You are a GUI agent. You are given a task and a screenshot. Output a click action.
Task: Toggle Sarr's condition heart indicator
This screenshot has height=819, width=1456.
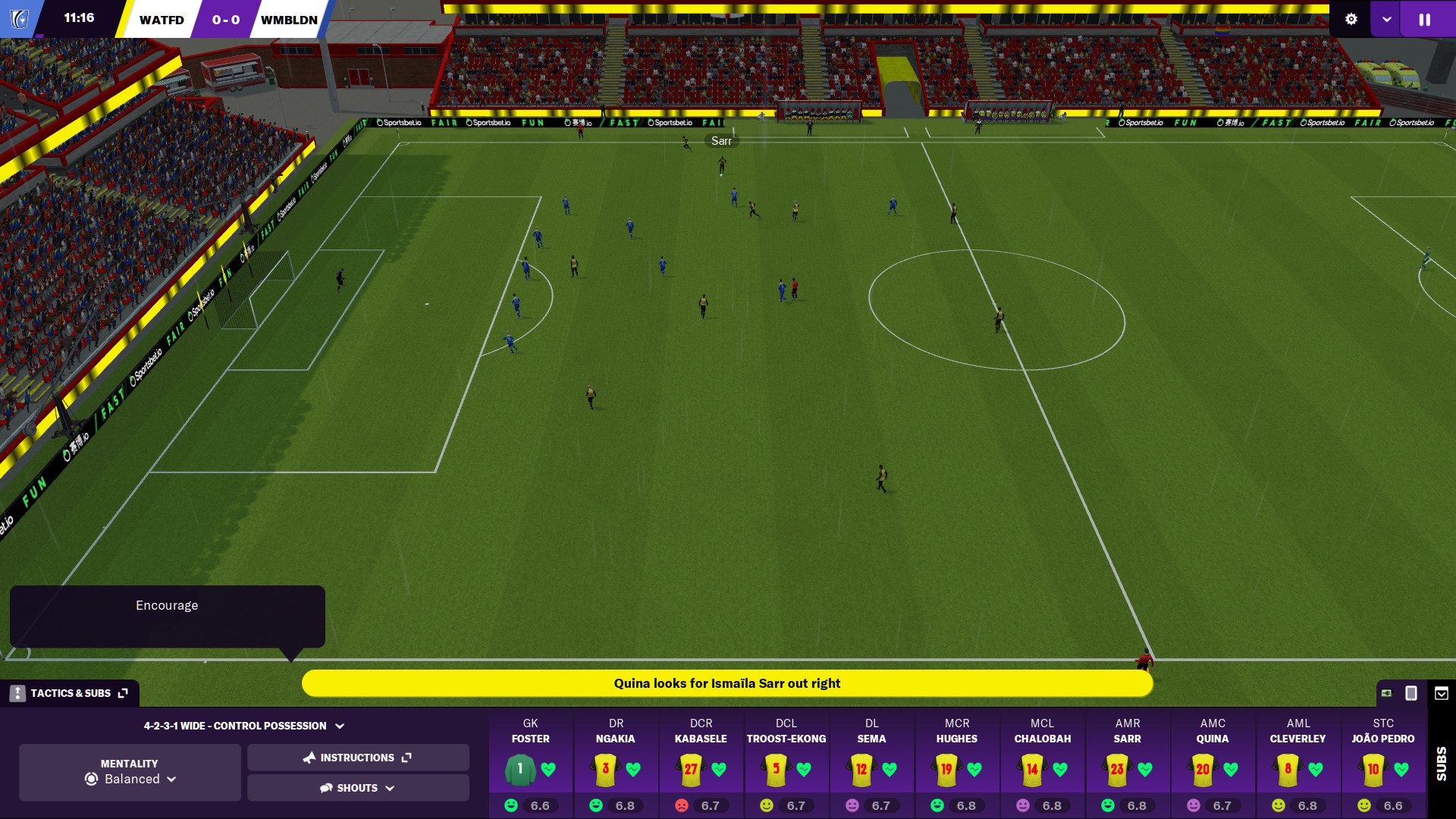click(x=1147, y=769)
